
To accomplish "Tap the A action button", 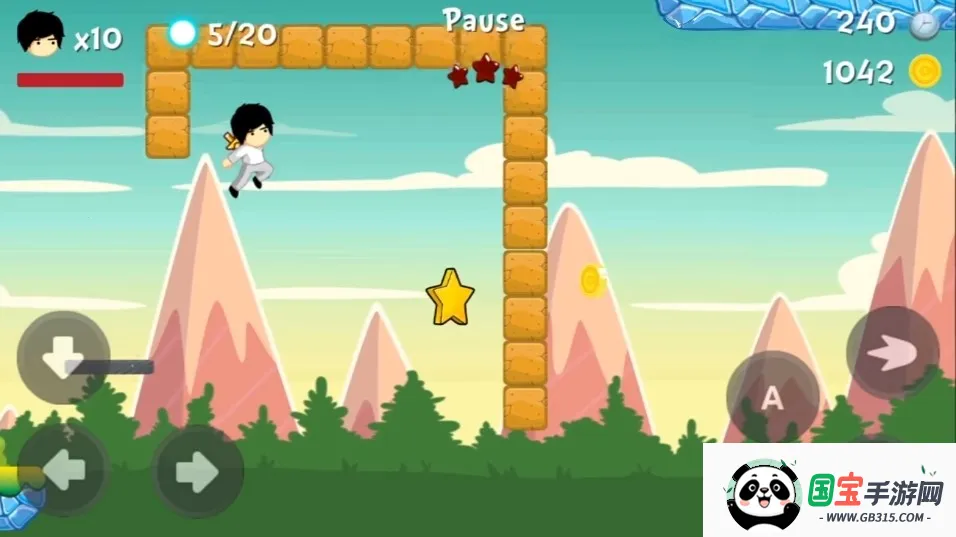I will tap(772, 398).
